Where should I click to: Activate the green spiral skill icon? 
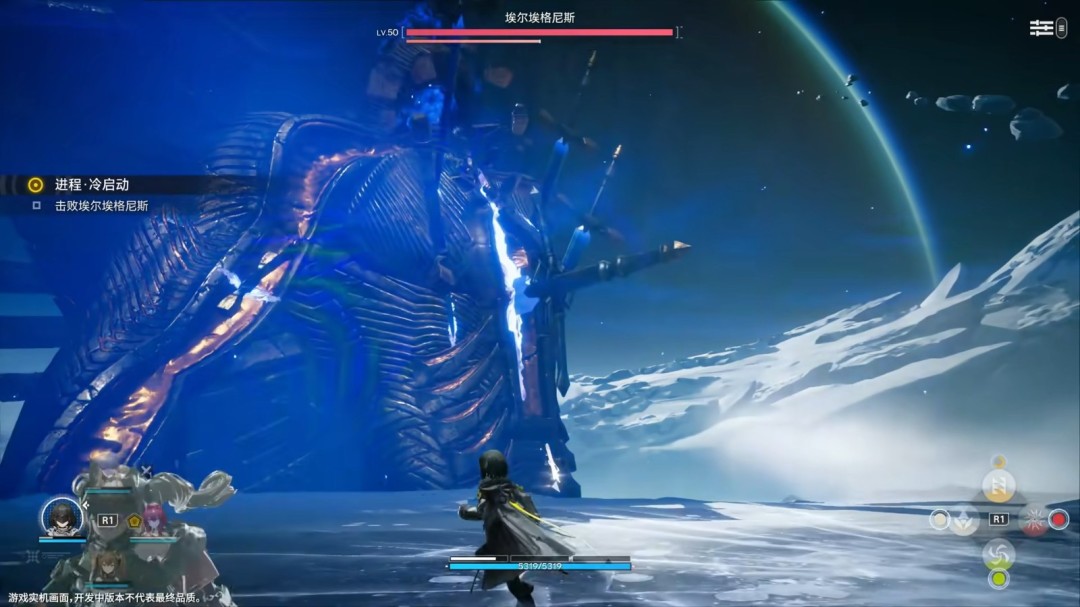click(x=998, y=553)
